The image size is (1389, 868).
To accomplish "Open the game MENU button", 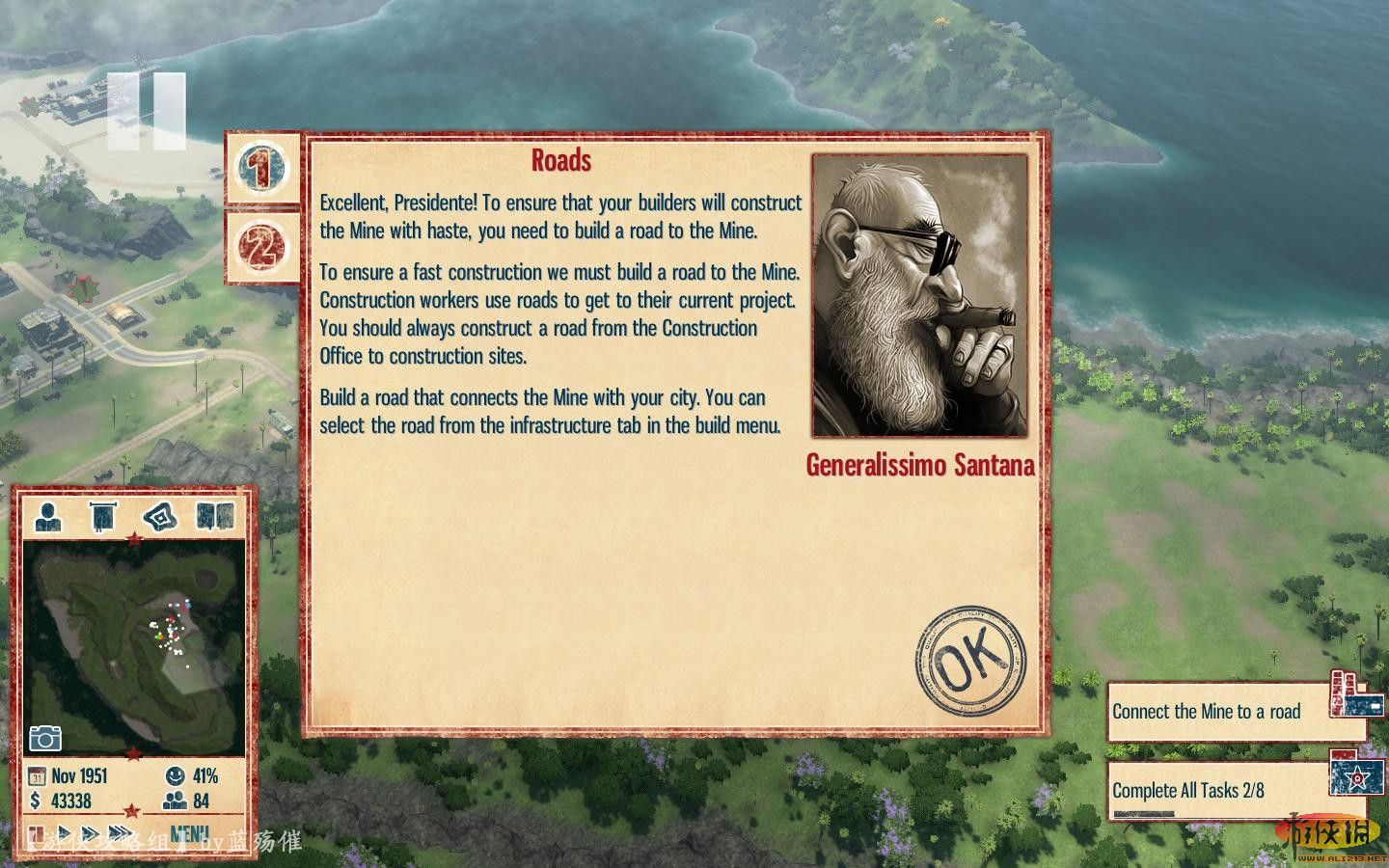I will 189,833.
